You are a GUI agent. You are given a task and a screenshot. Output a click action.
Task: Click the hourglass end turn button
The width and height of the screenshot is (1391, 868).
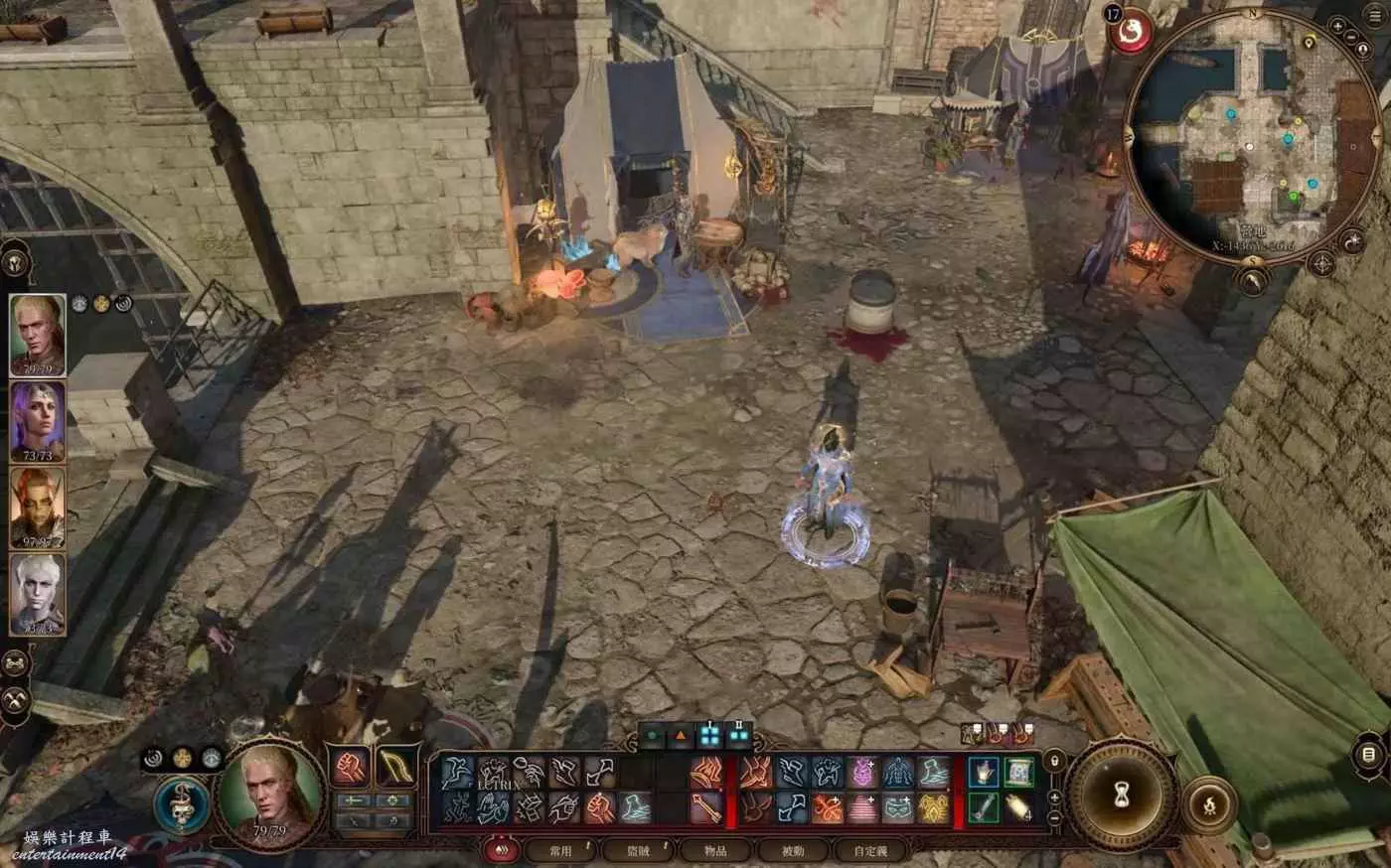point(1122,796)
